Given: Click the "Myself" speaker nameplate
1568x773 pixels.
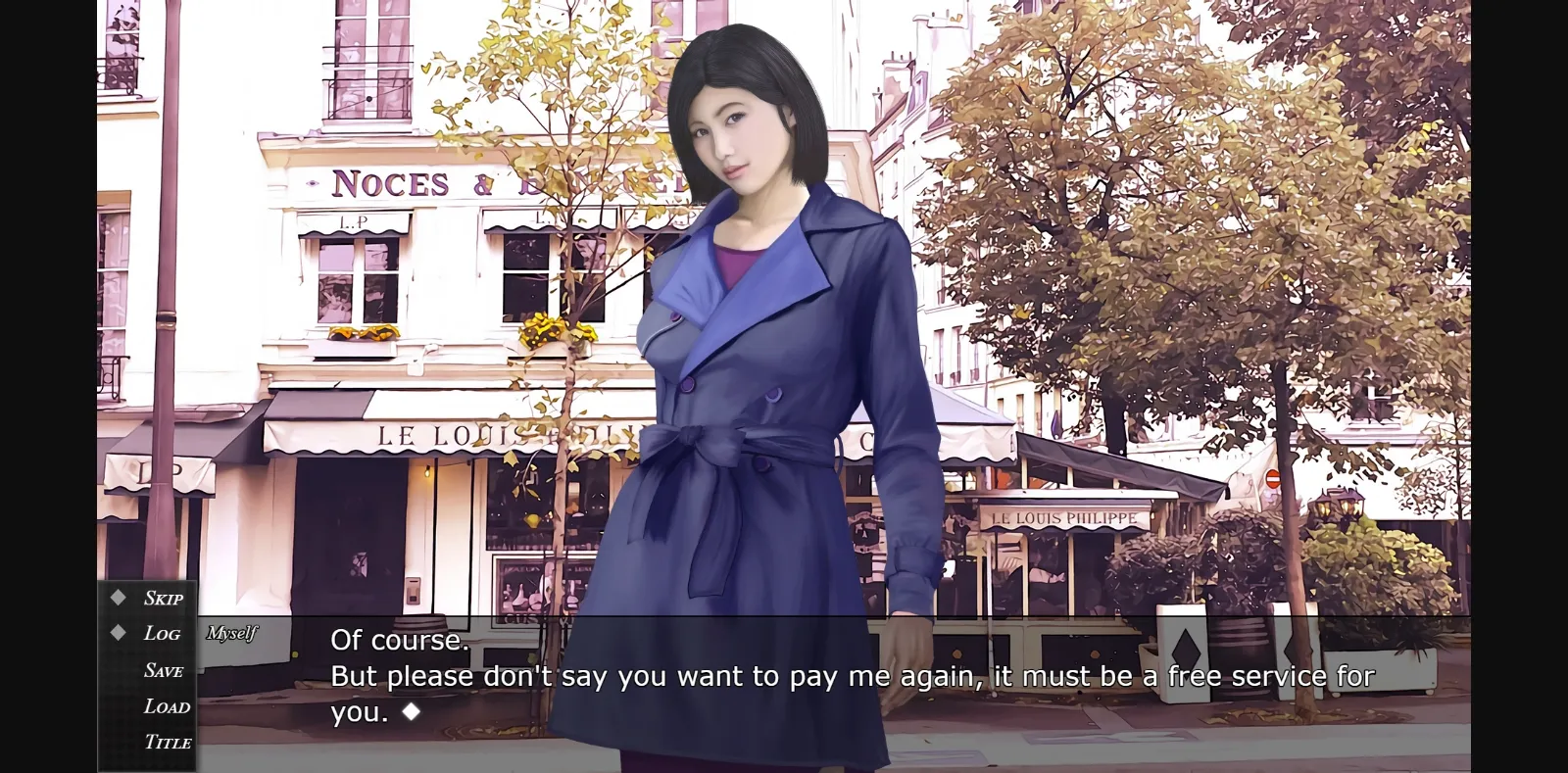Looking at the screenshot, I should [x=233, y=635].
